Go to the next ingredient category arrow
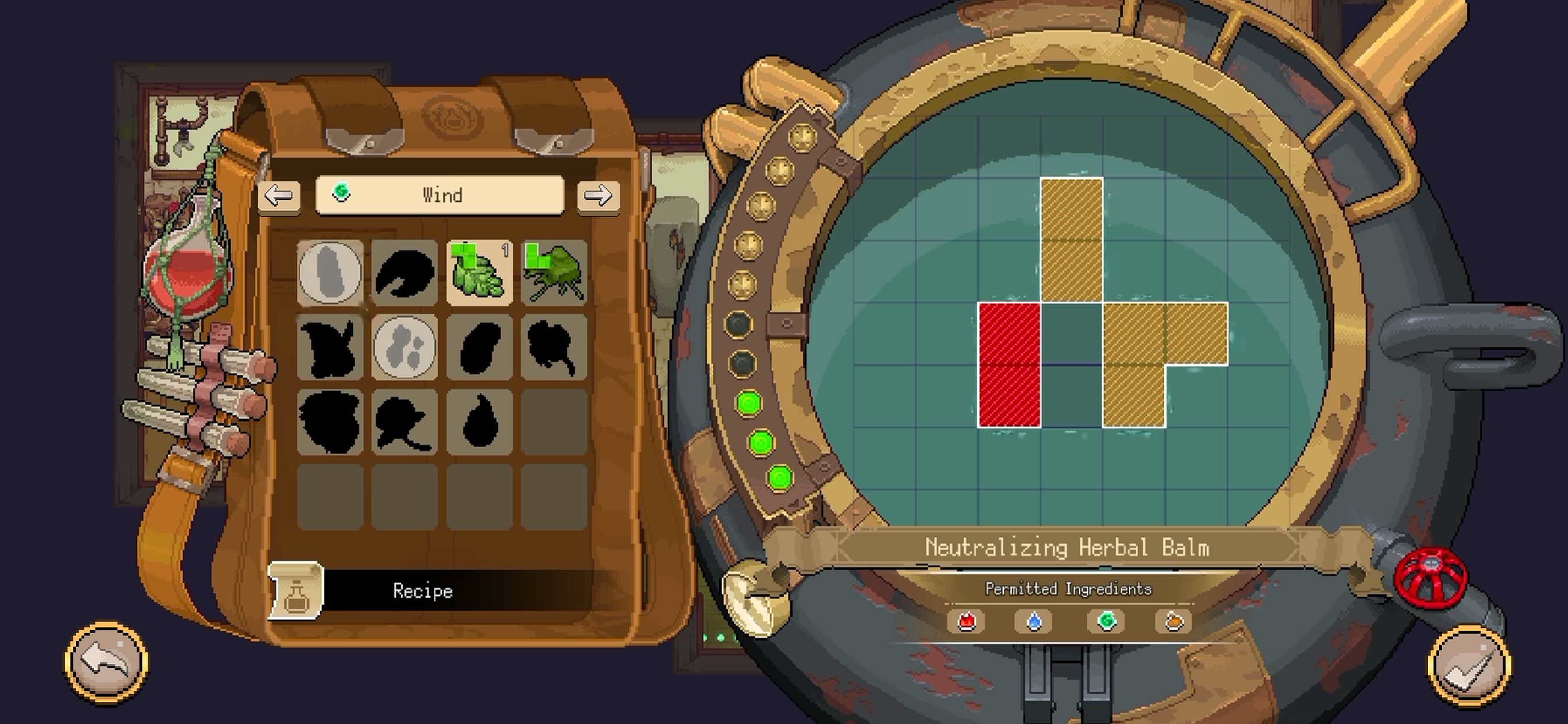Viewport: 1568px width, 724px height. (598, 196)
